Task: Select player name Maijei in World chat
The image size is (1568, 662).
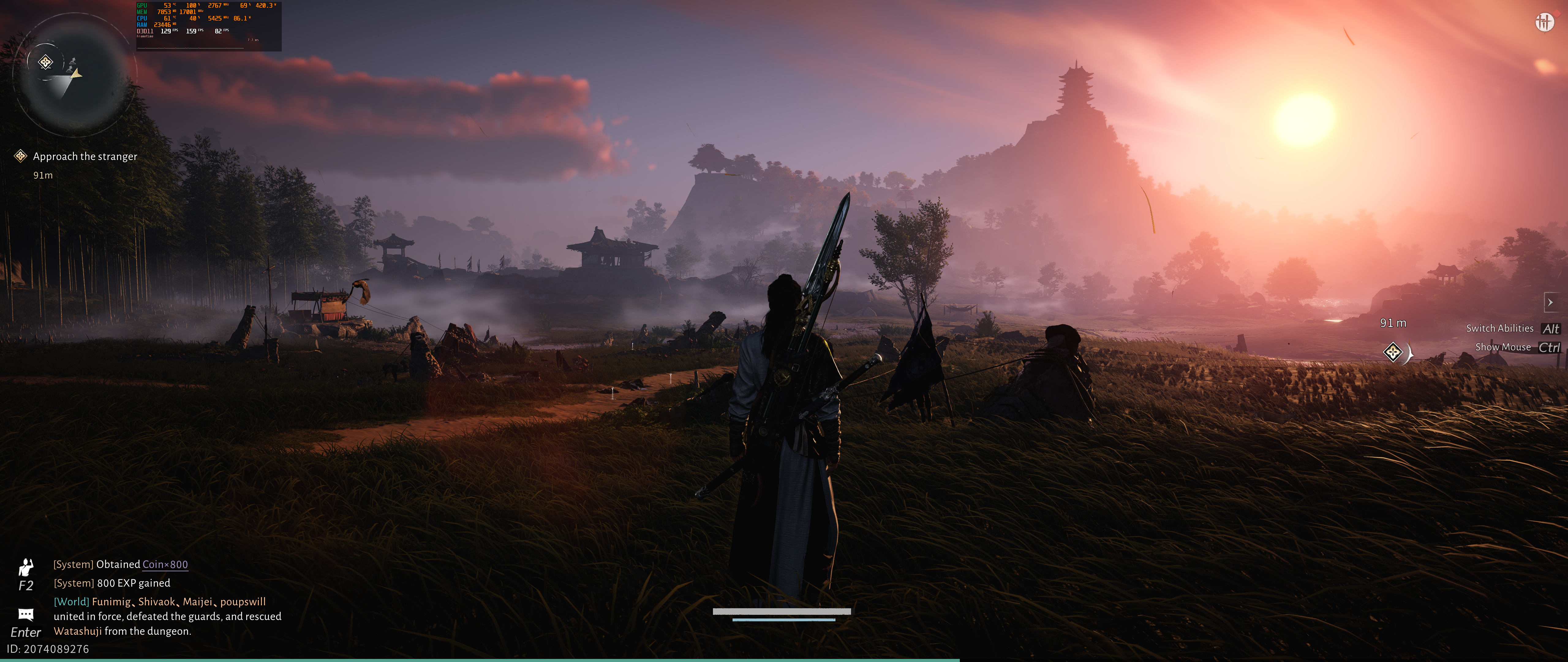Action: pos(197,602)
